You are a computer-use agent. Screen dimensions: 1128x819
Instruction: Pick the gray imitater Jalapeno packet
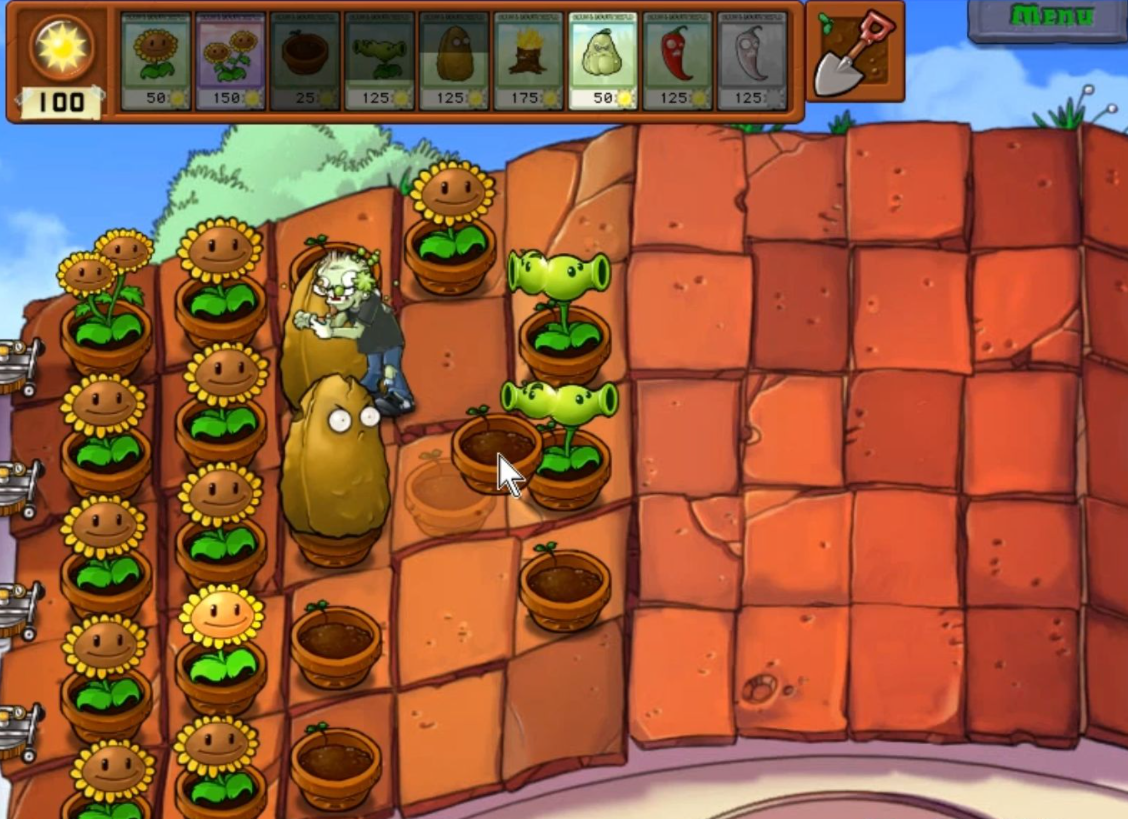pyautogui.click(x=752, y=61)
